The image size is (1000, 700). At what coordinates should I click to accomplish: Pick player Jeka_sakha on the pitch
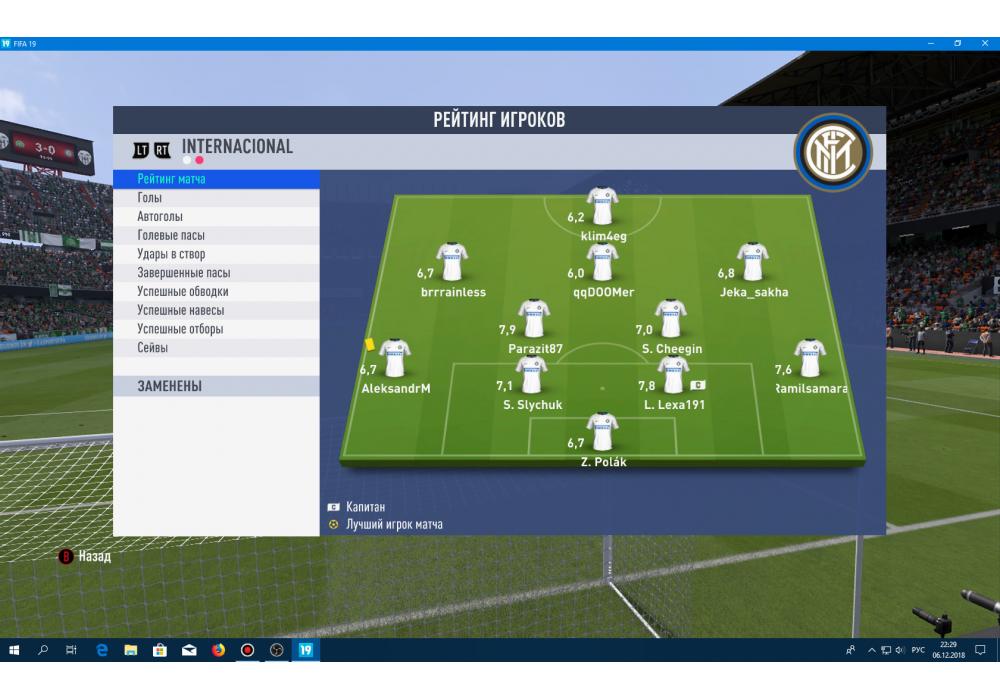[x=752, y=264]
